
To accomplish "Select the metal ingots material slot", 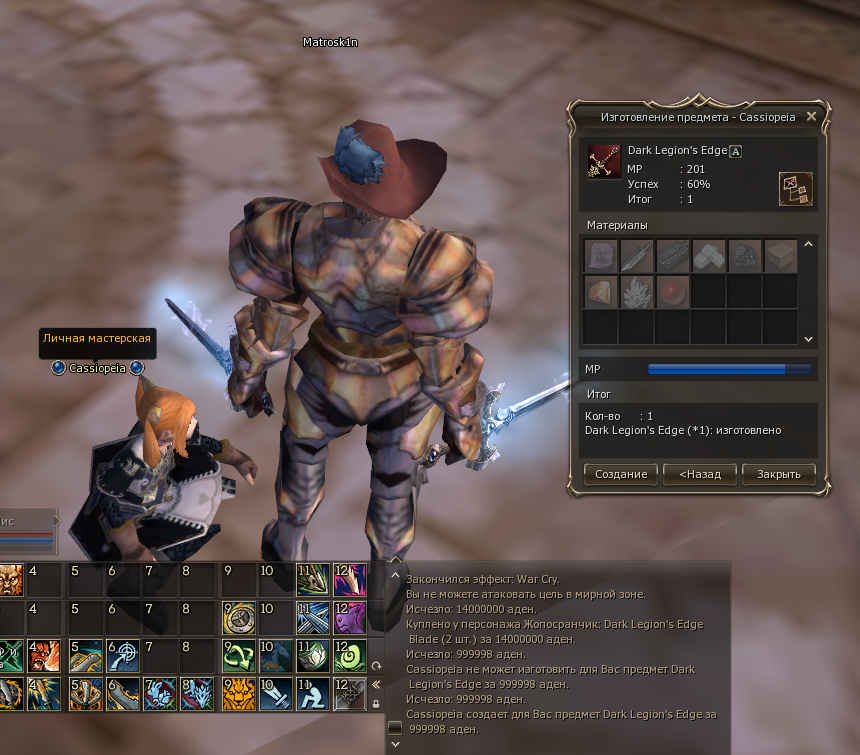I will click(708, 257).
